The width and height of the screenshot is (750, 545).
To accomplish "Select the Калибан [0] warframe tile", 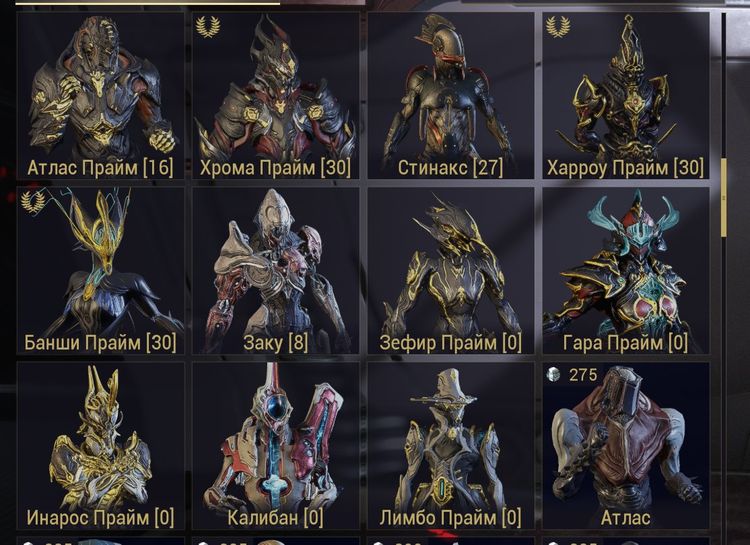I will pos(275,446).
